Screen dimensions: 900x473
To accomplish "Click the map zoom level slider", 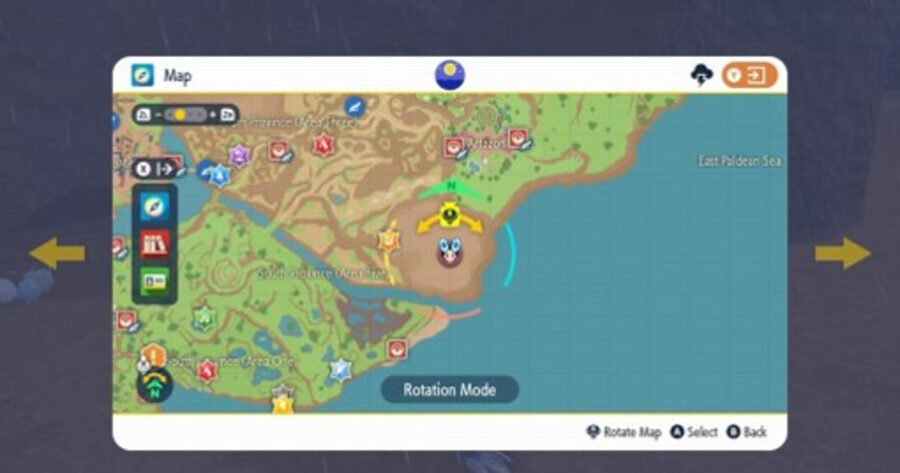I will [186, 115].
